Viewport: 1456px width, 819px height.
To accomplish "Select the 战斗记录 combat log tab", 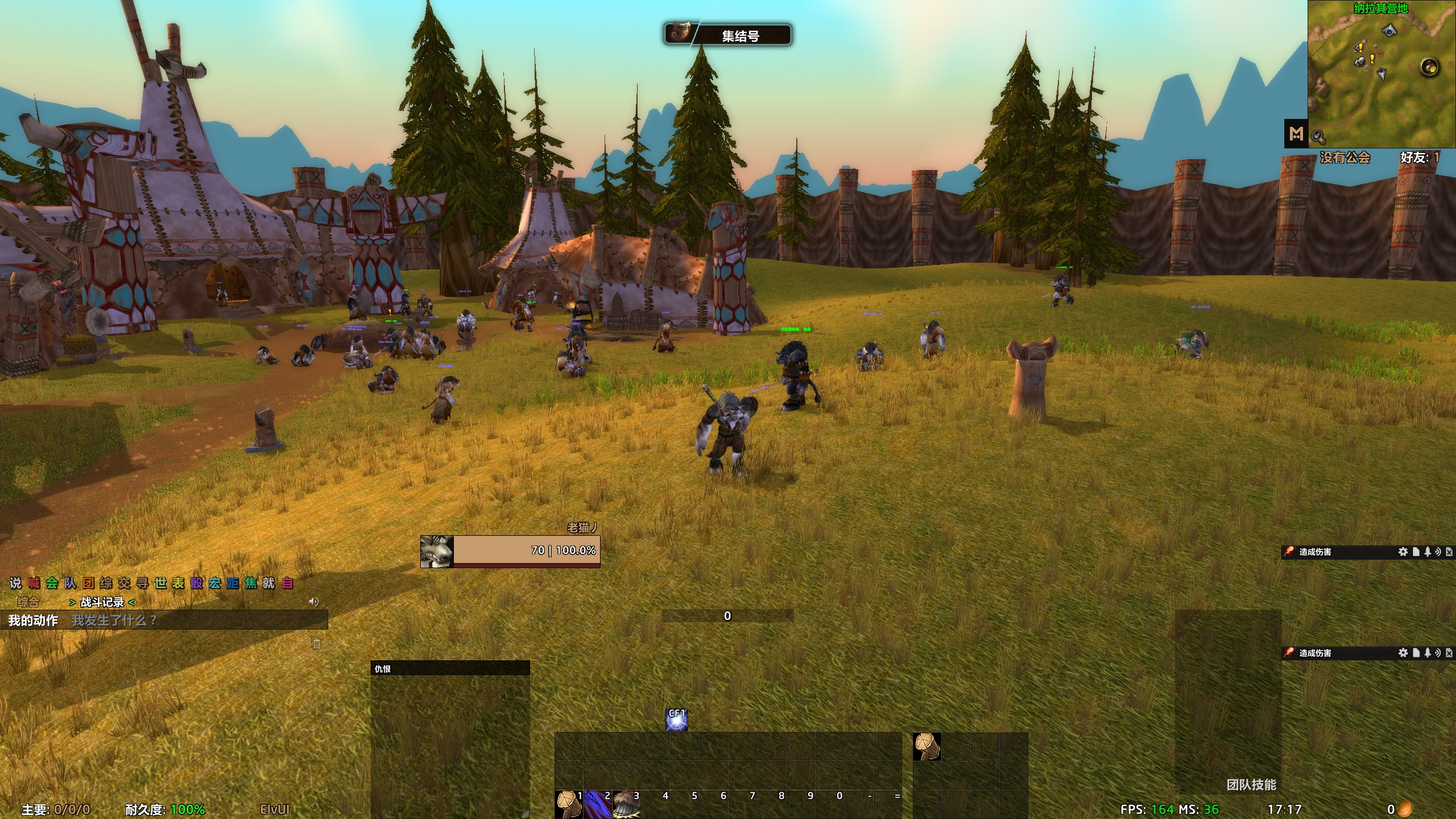I will [x=102, y=602].
